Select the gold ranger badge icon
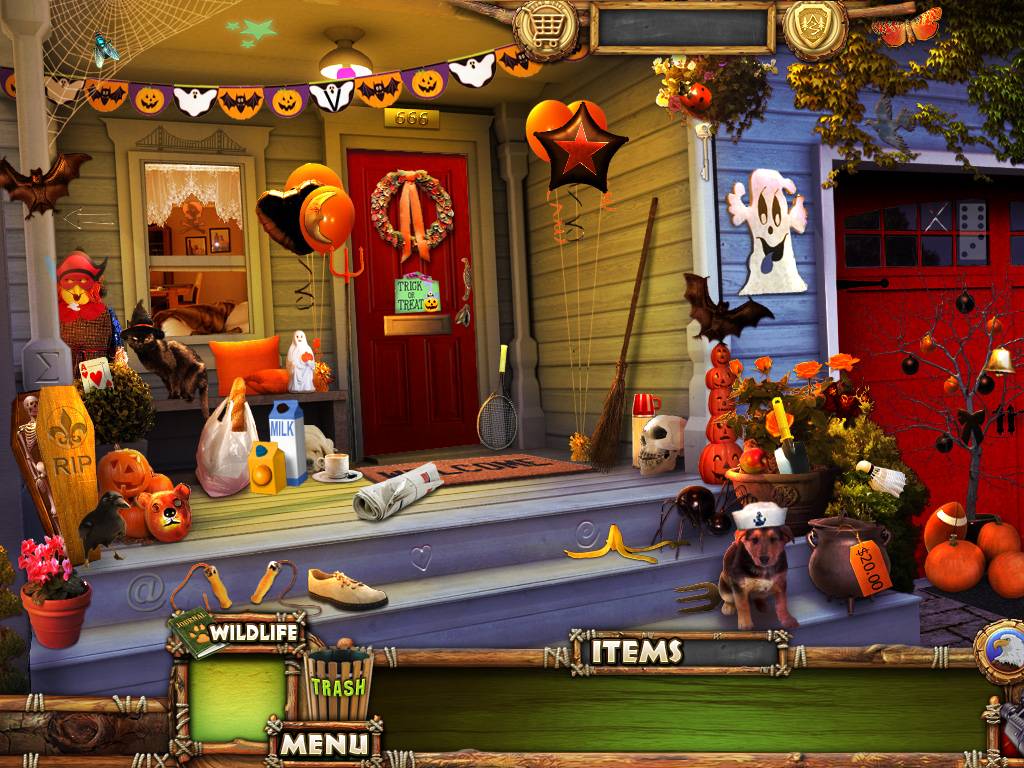The image size is (1024, 768). click(815, 27)
